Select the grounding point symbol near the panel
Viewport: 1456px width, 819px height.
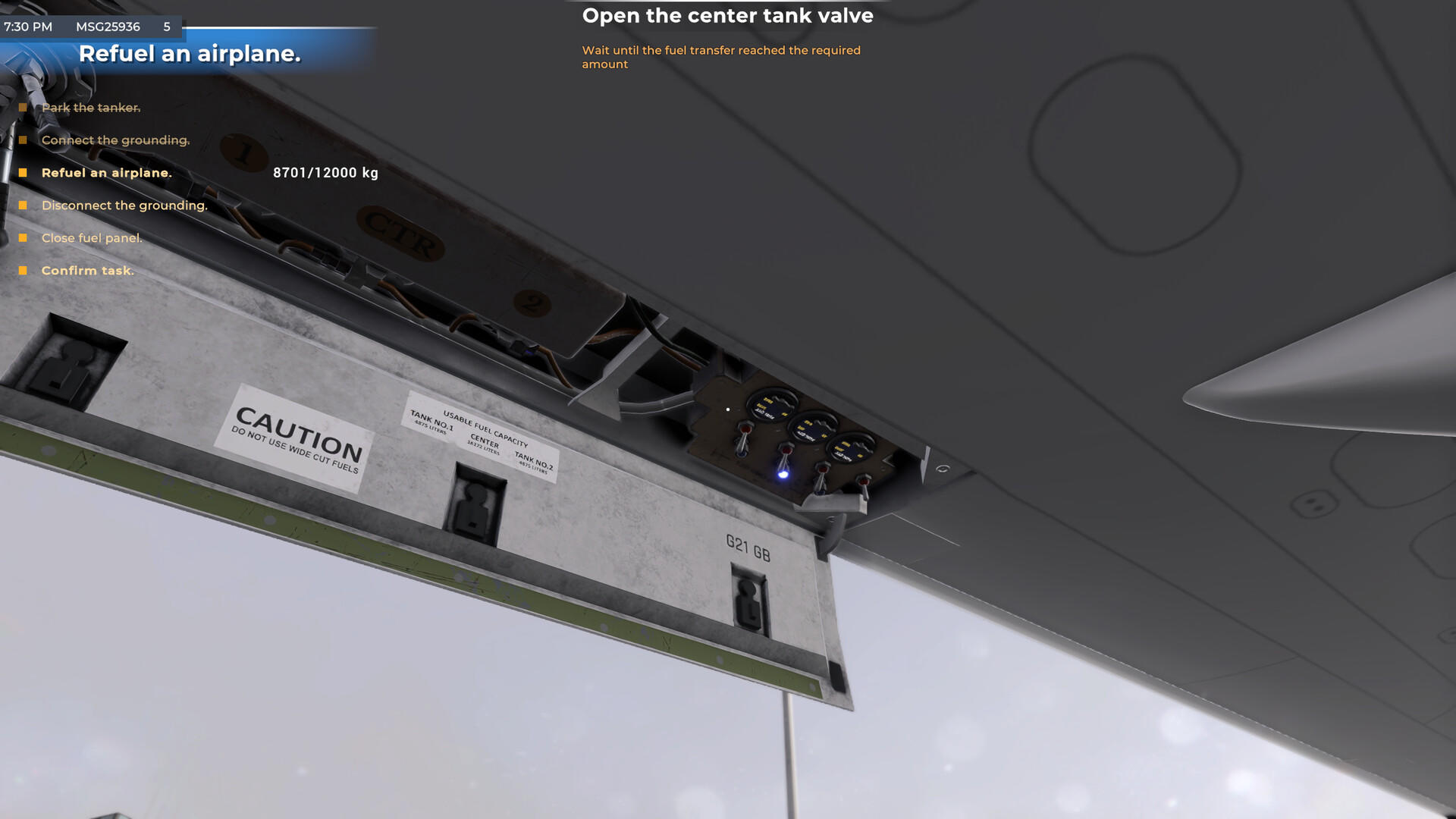944,471
